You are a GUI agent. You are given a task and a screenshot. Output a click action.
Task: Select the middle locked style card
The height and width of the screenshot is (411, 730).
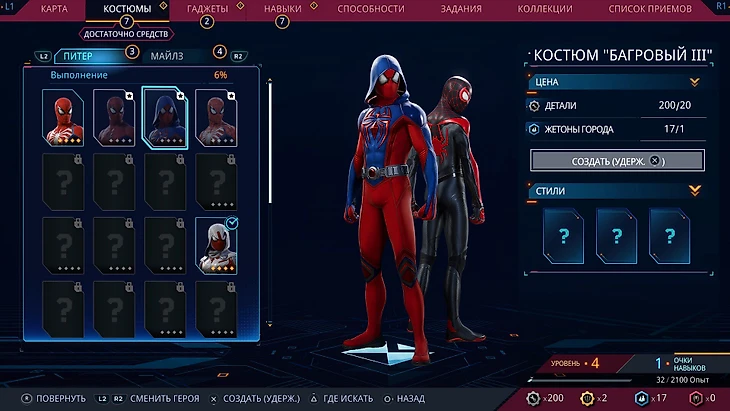[617, 235]
